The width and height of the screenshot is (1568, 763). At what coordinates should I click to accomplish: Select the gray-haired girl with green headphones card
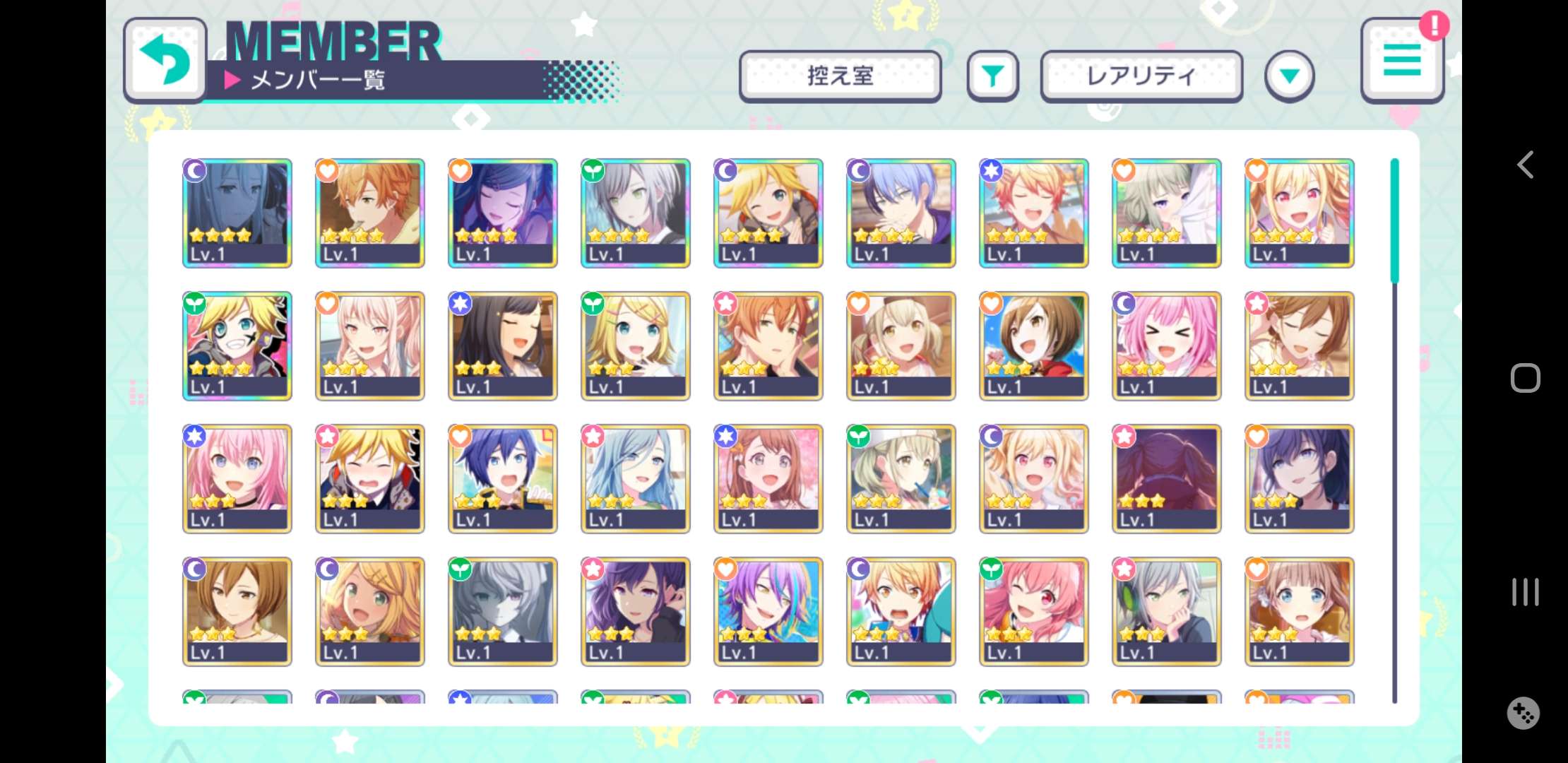click(x=1166, y=611)
